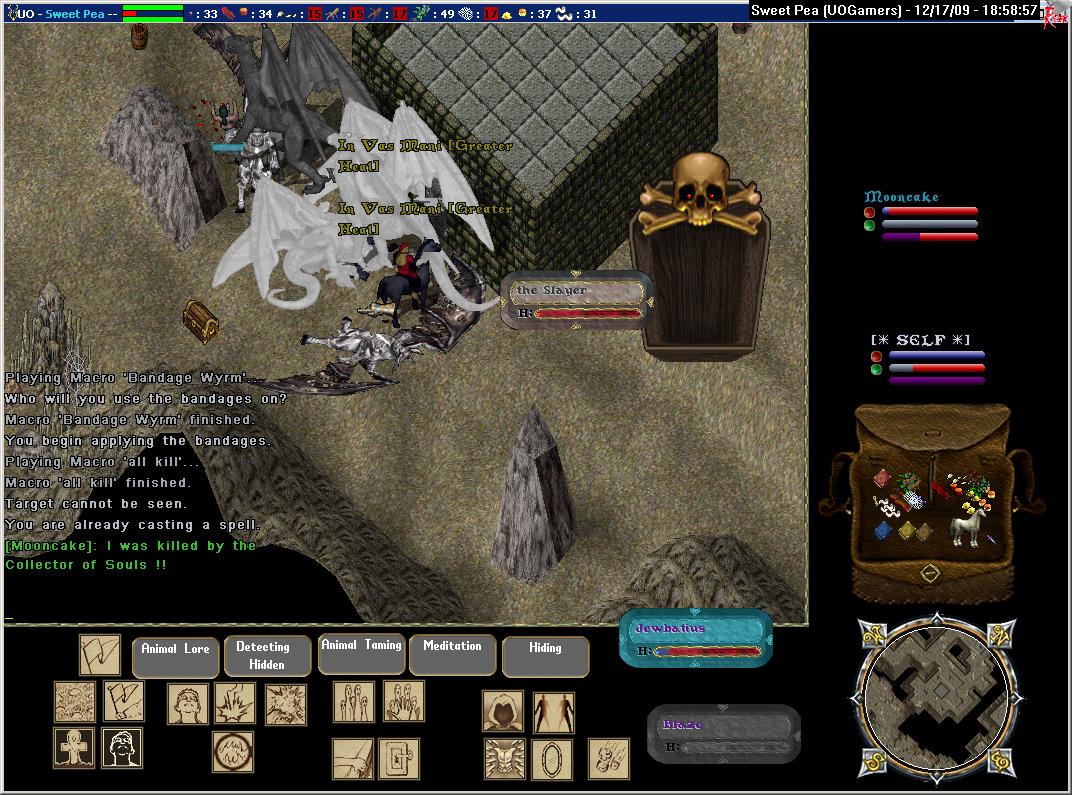This screenshot has height=795, width=1072.
Task: Start the Meditation skill
Action: pyautogui.click(x=452, y=654)
